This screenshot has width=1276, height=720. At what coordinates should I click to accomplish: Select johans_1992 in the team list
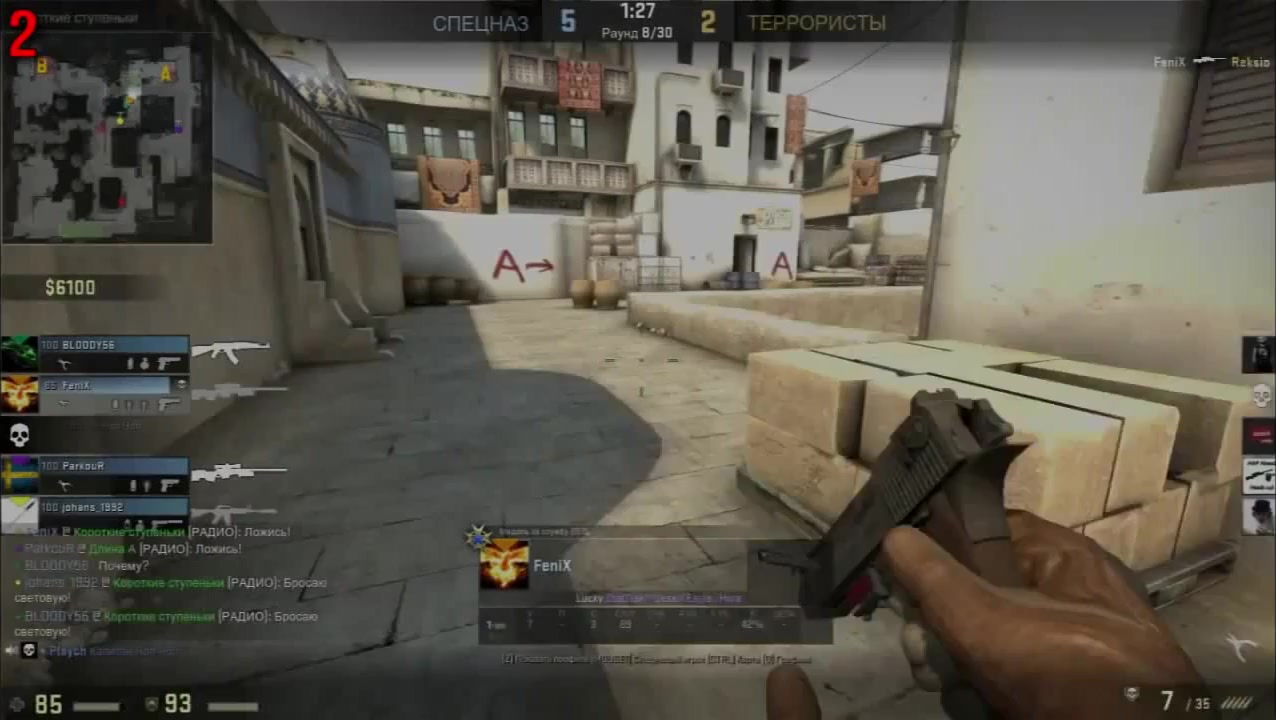click(112, 514)
